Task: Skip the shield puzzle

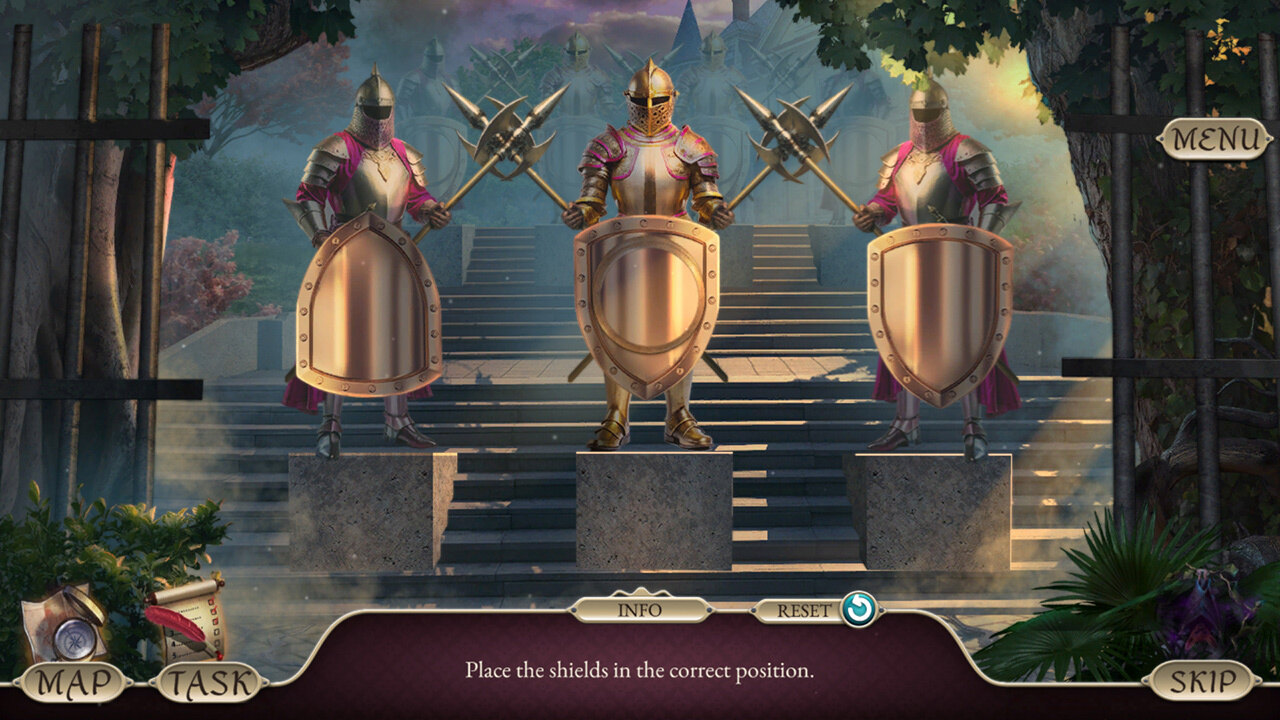Action: (1202, 681)
